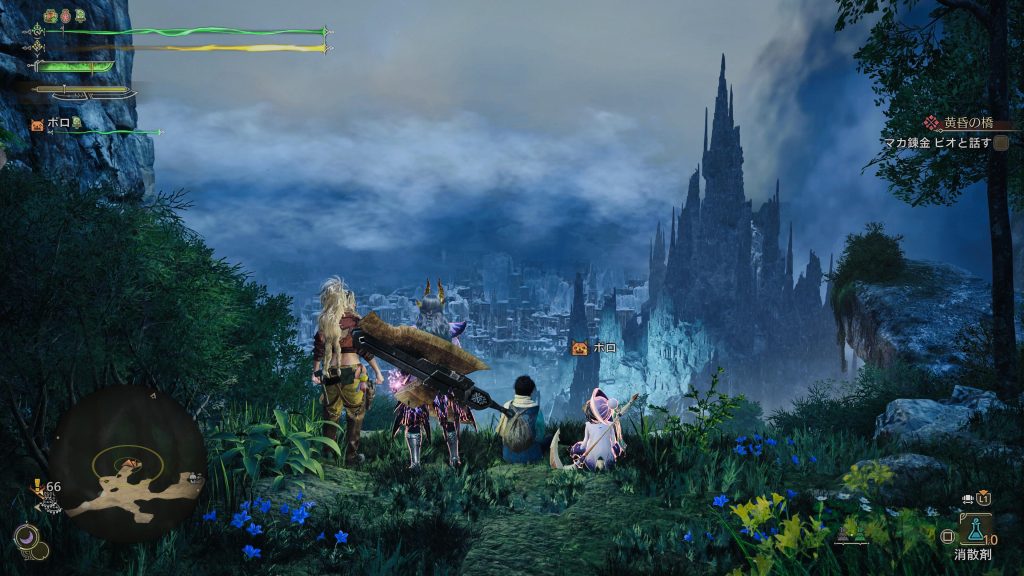Open the circular minimap

[x=127, y=463]
